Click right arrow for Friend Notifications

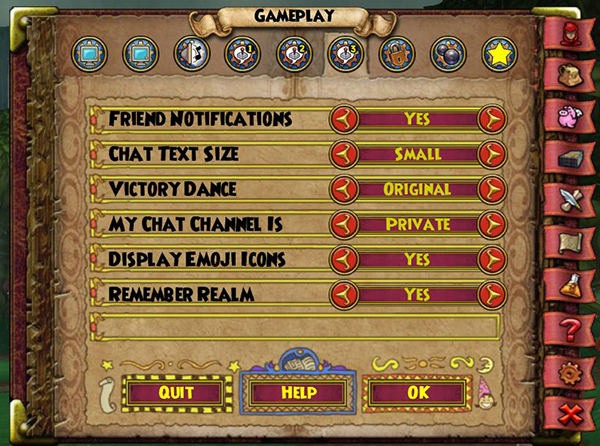[490, 119]
